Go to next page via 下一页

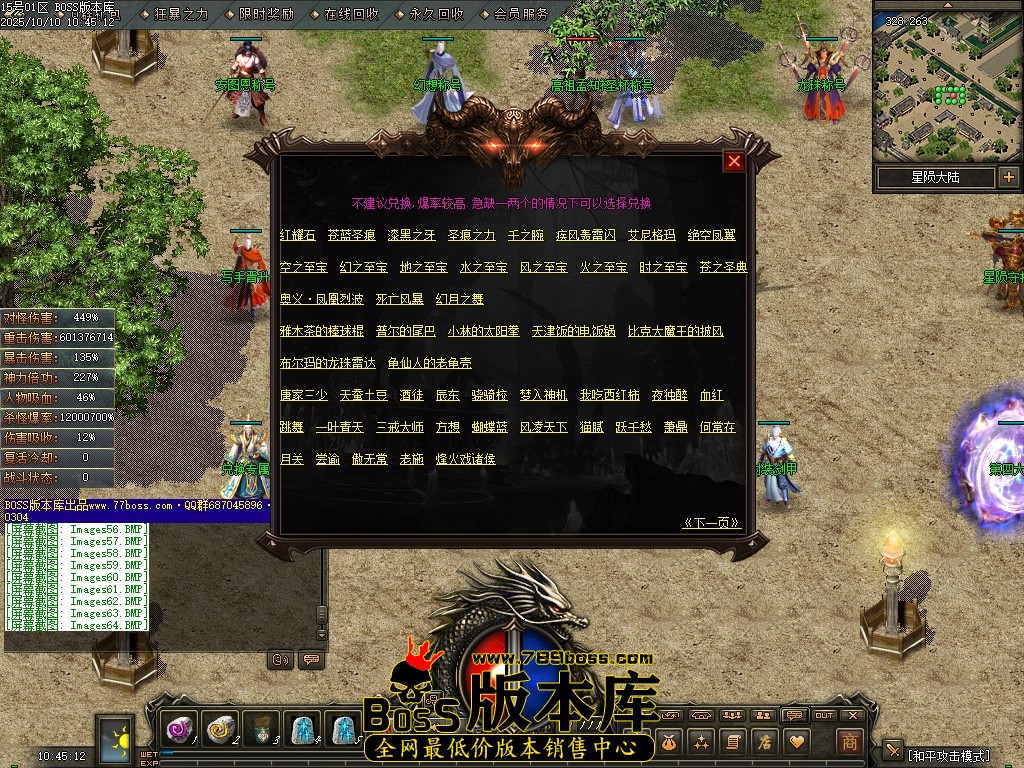(711, 522)
